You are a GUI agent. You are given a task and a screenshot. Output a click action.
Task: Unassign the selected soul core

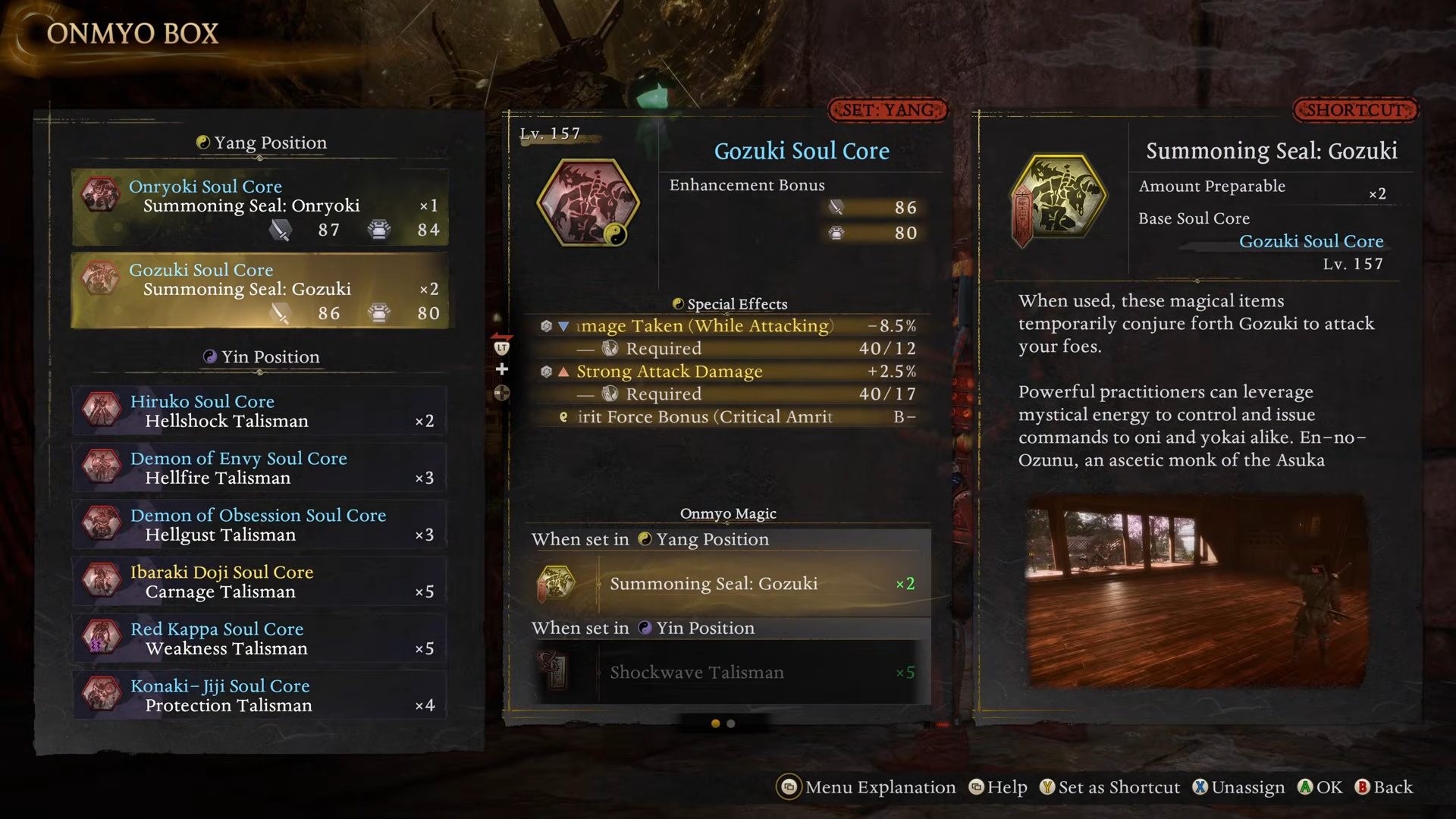[1238, 787]
